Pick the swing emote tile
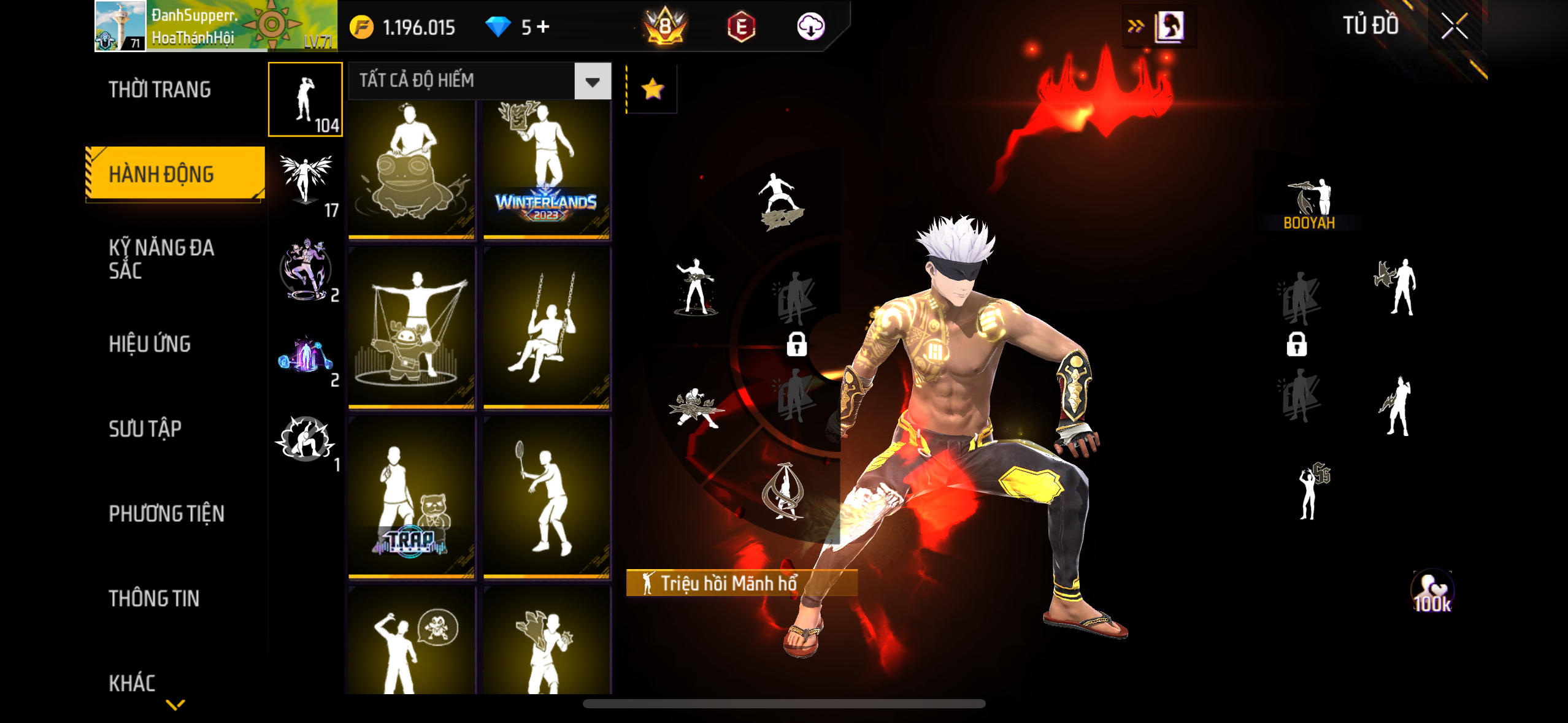 click(547, 328)
